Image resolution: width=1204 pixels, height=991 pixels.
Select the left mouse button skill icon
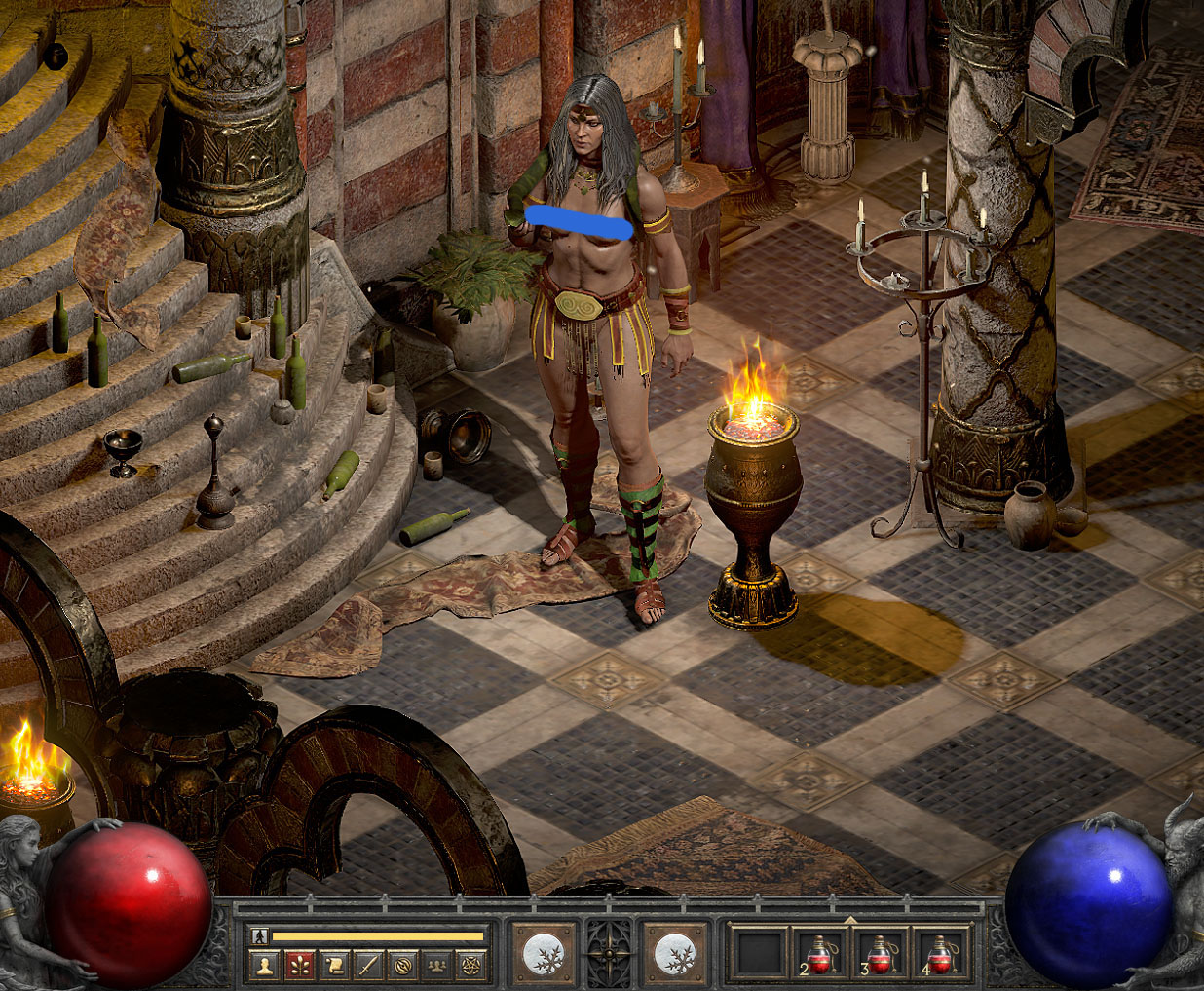point(544,954)
